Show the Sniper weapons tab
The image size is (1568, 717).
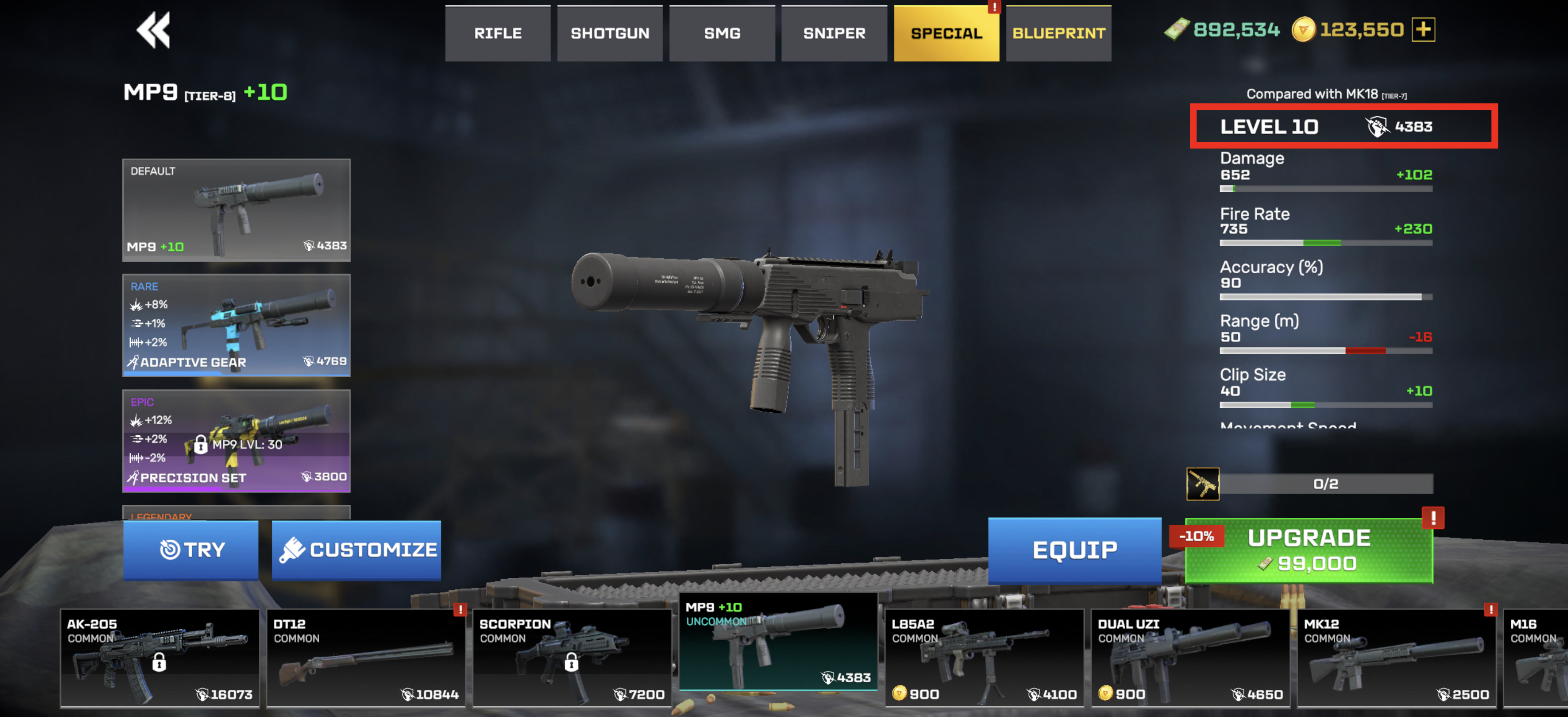pos(834,34)
